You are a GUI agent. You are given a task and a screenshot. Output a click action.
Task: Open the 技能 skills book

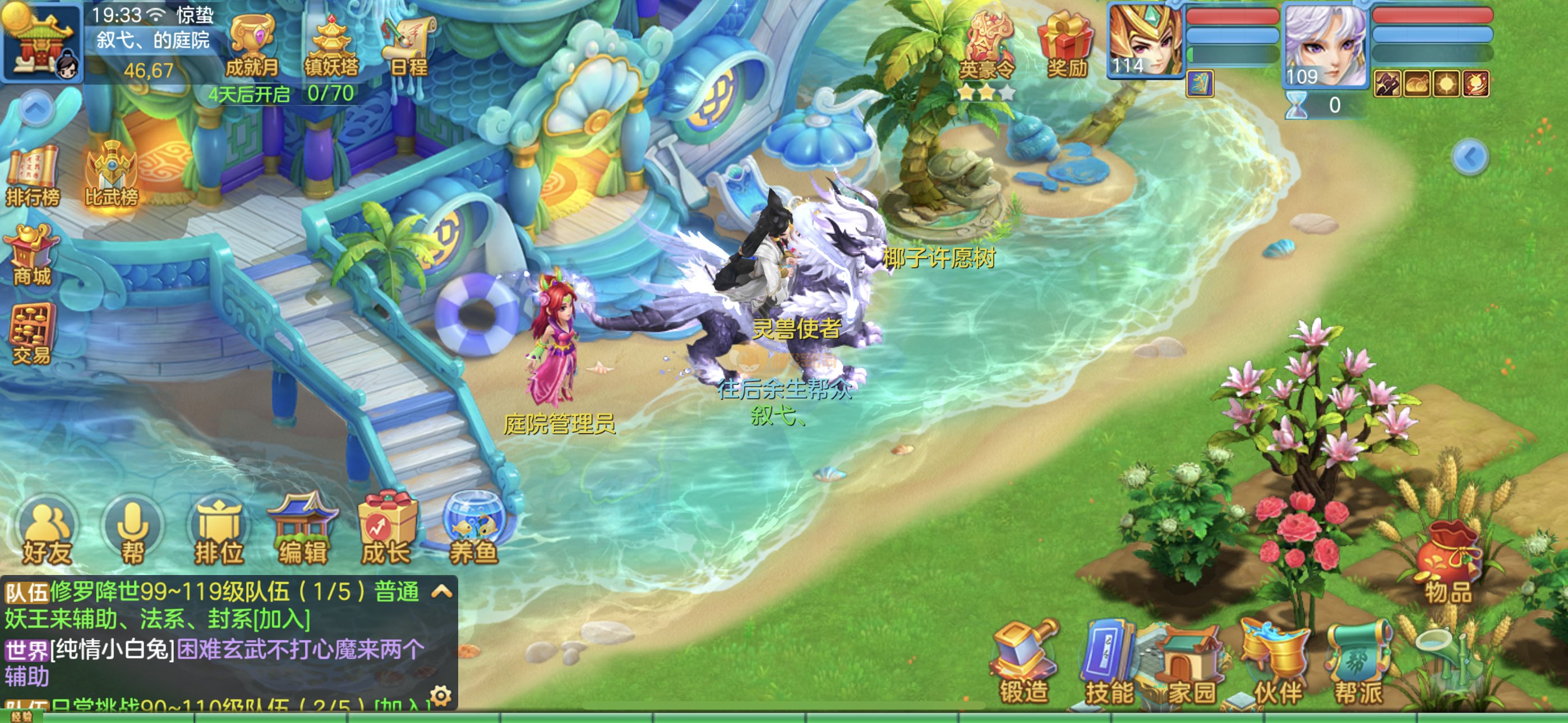1109,665
